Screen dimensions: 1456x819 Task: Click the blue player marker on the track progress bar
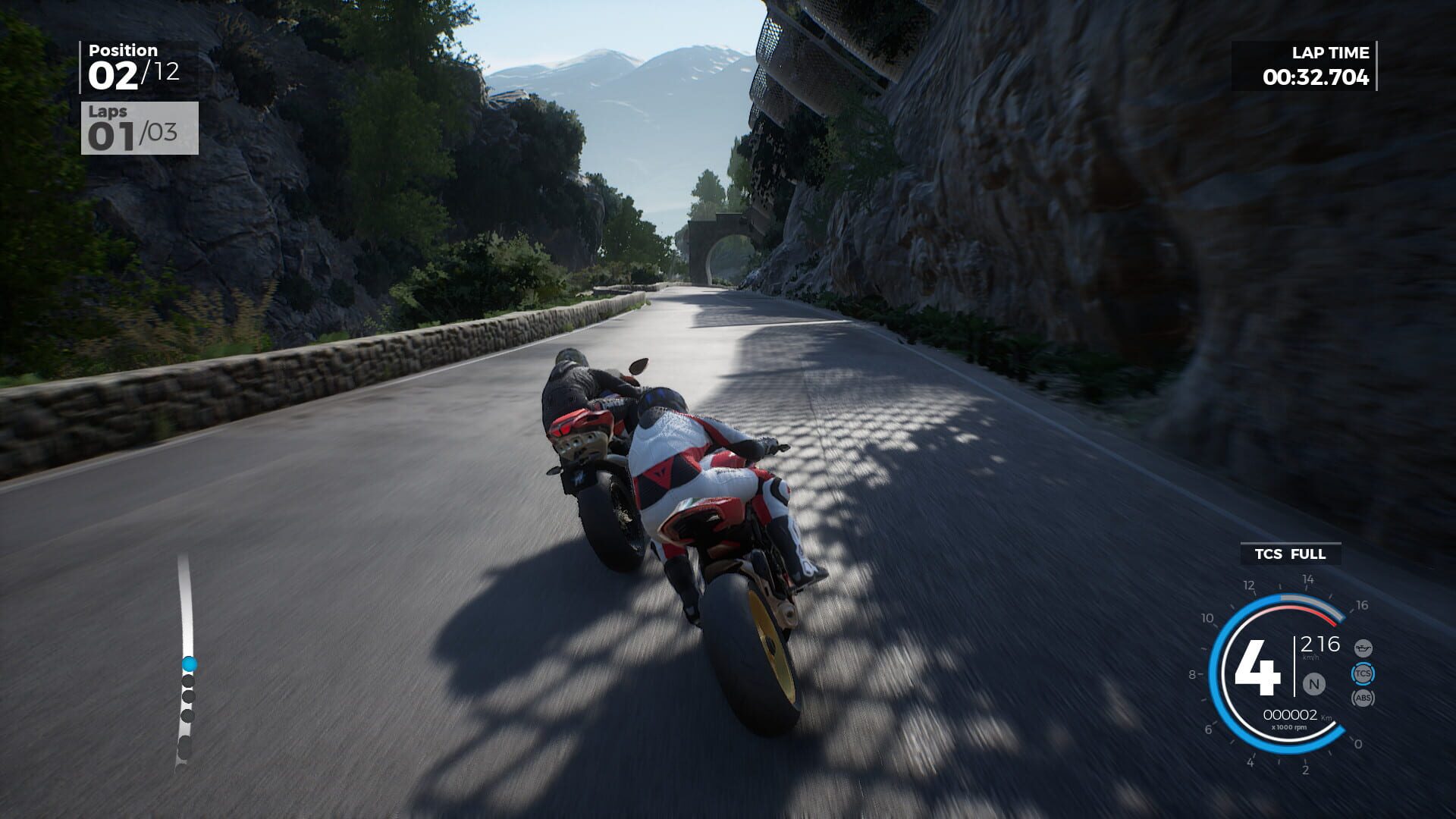189,664
